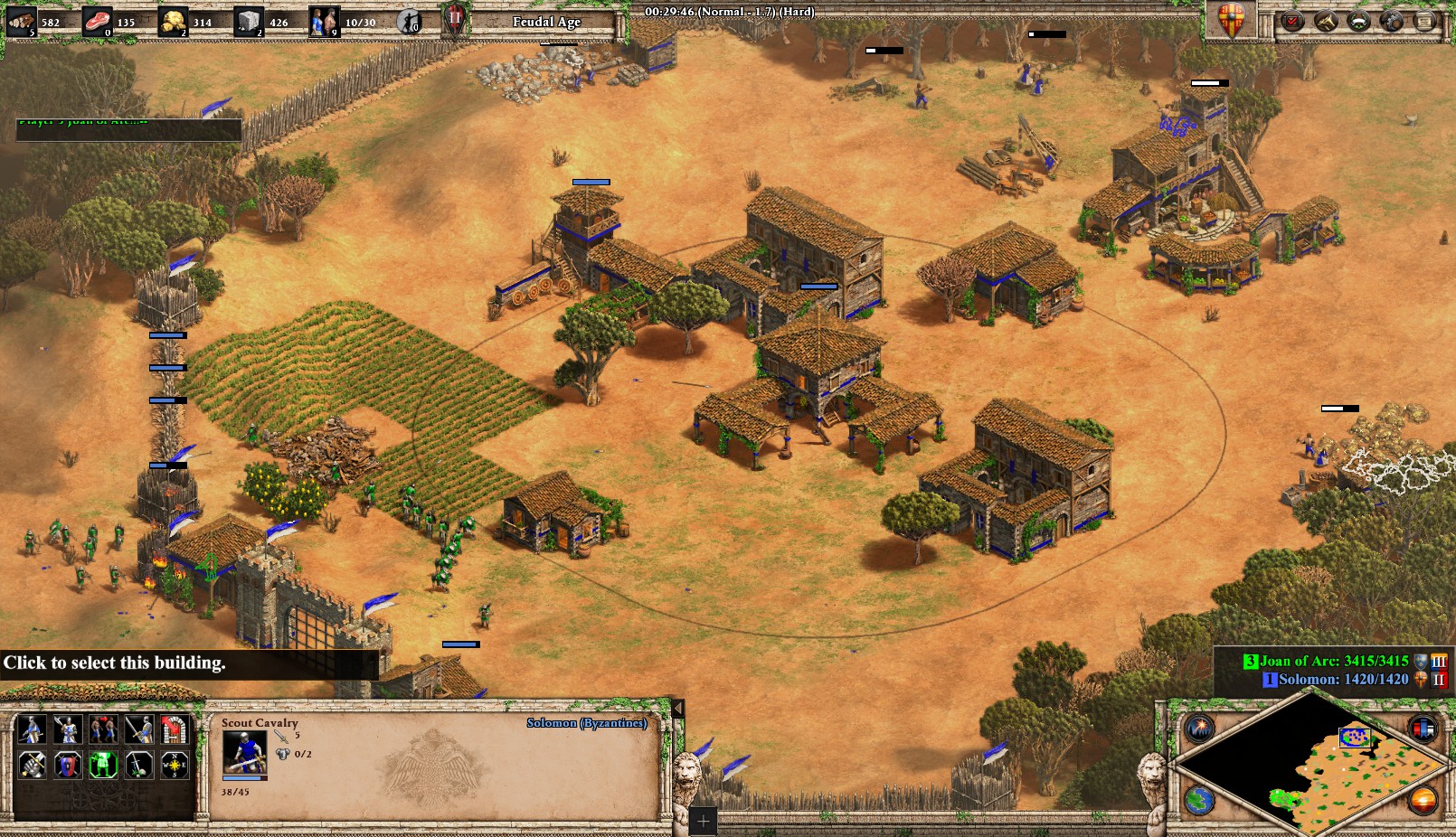Image resolution: width=1456 pixels, height=837 pixels.
Task: Click the sunset minimap button
Action: point(1423,800)
